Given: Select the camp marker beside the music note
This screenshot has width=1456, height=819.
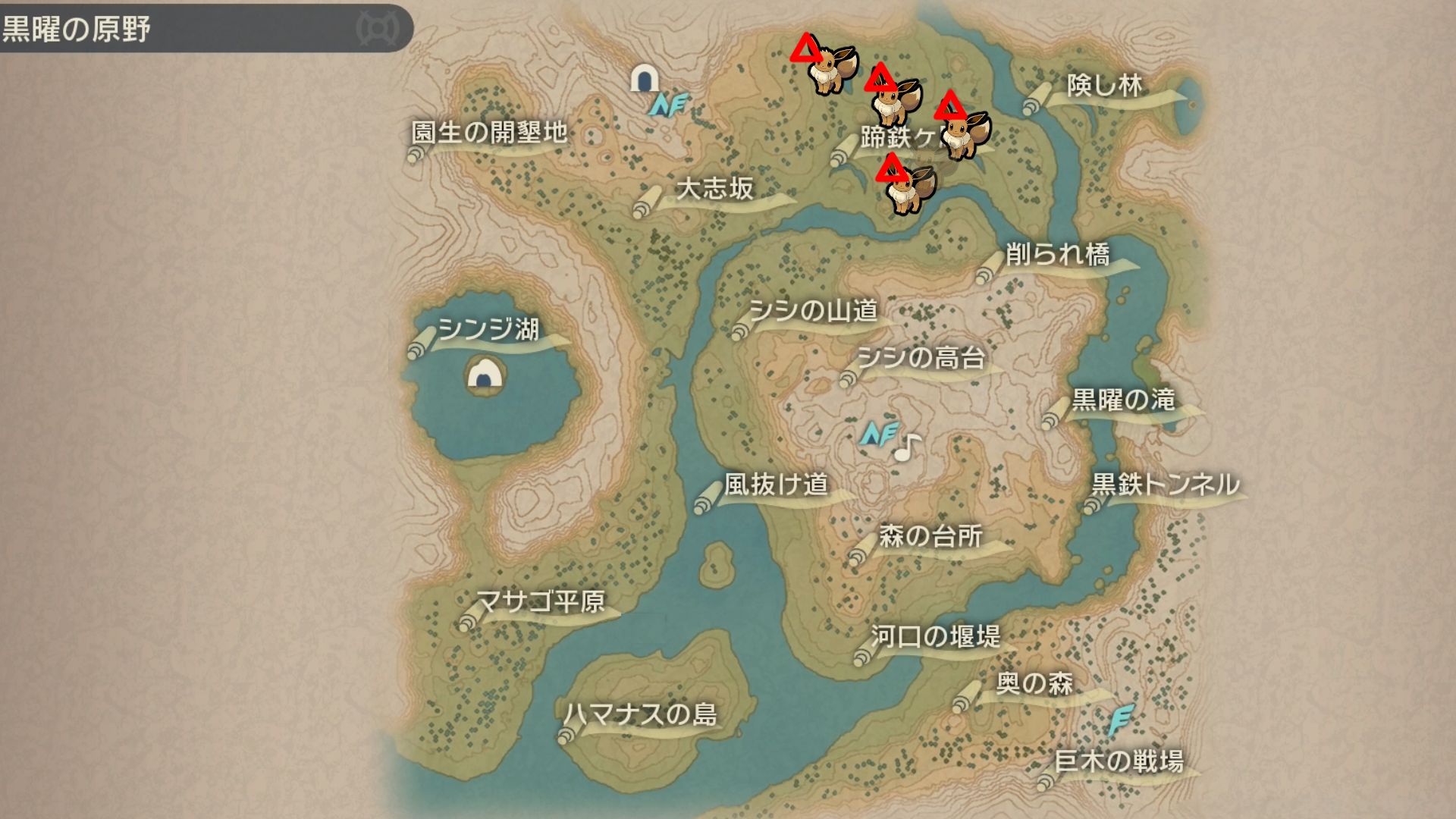Looking at the screenshot, I should point(879,434).
